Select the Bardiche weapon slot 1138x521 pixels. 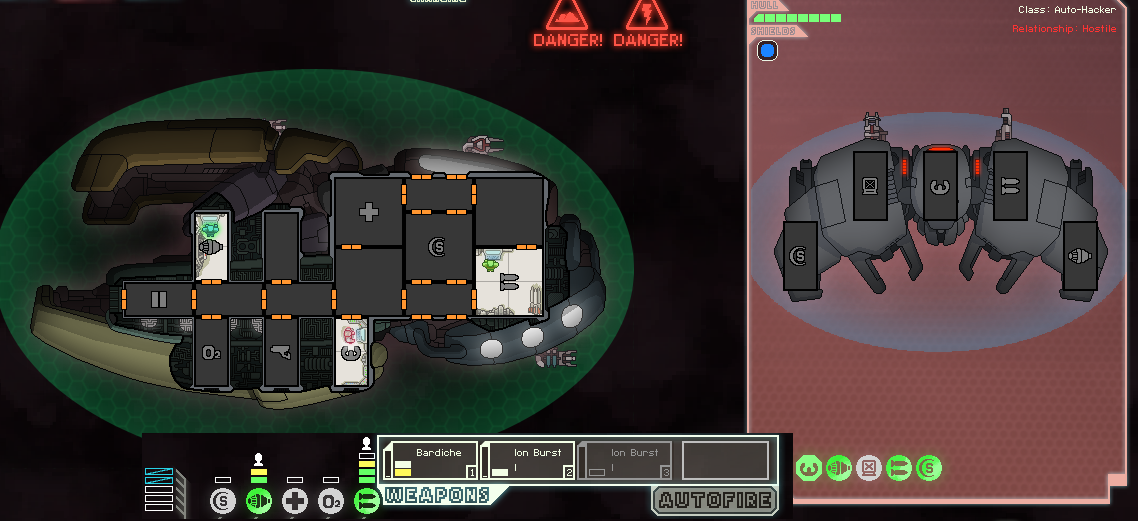coord(432,461)
